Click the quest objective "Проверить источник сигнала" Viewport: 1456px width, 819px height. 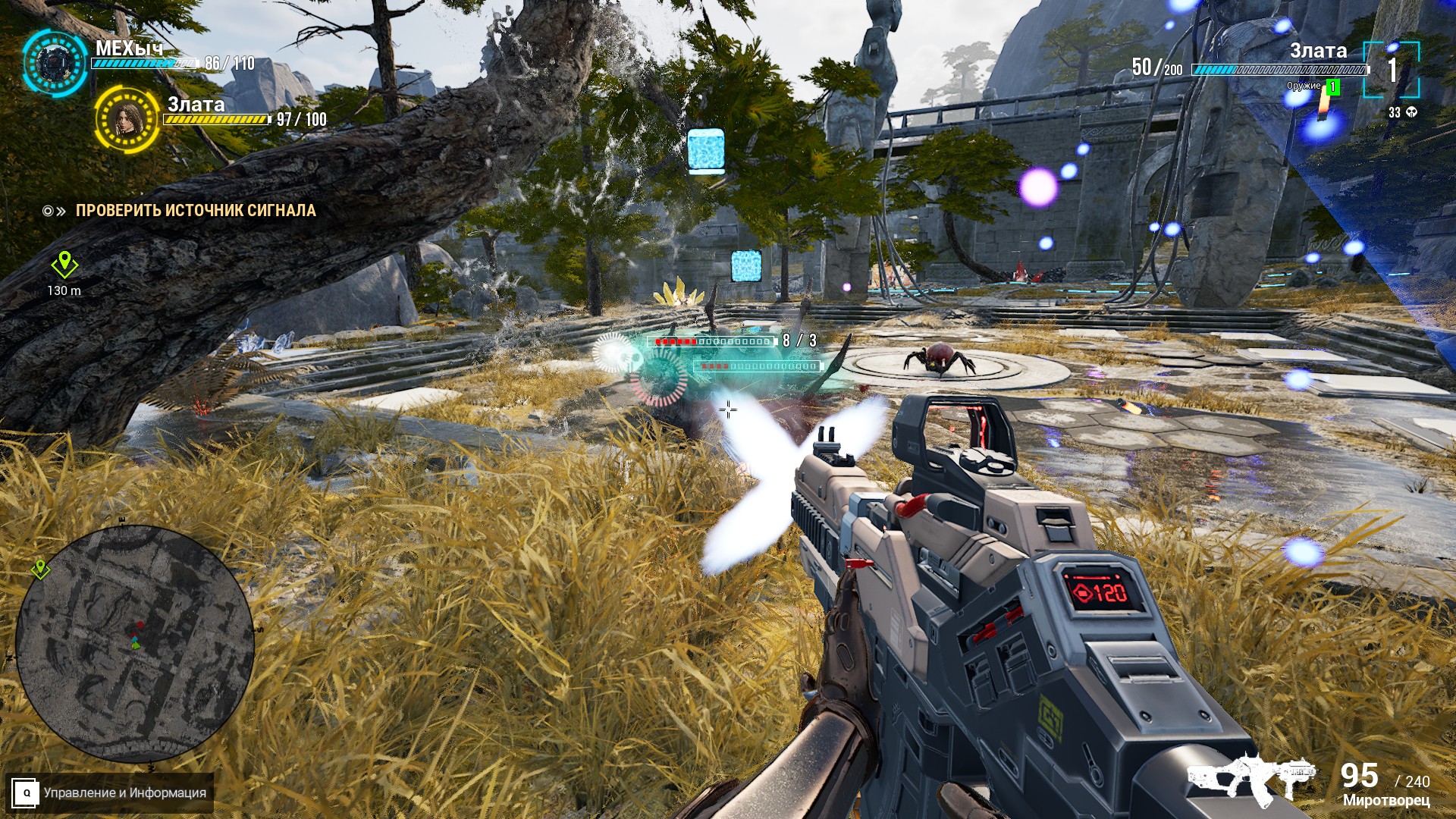[x=195, y=211]
